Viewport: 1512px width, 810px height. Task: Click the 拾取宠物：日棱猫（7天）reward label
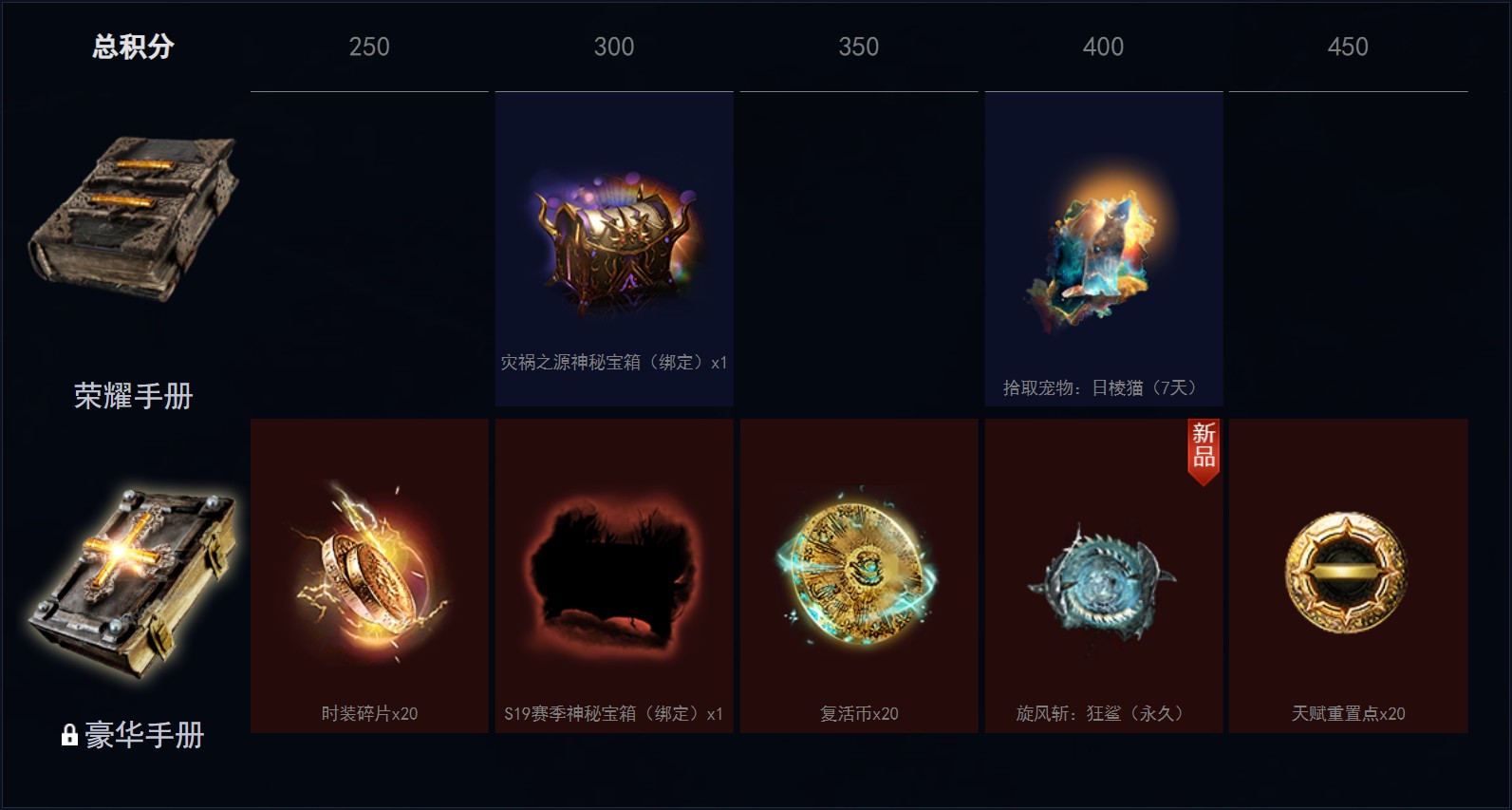[x=1102, y=386]
